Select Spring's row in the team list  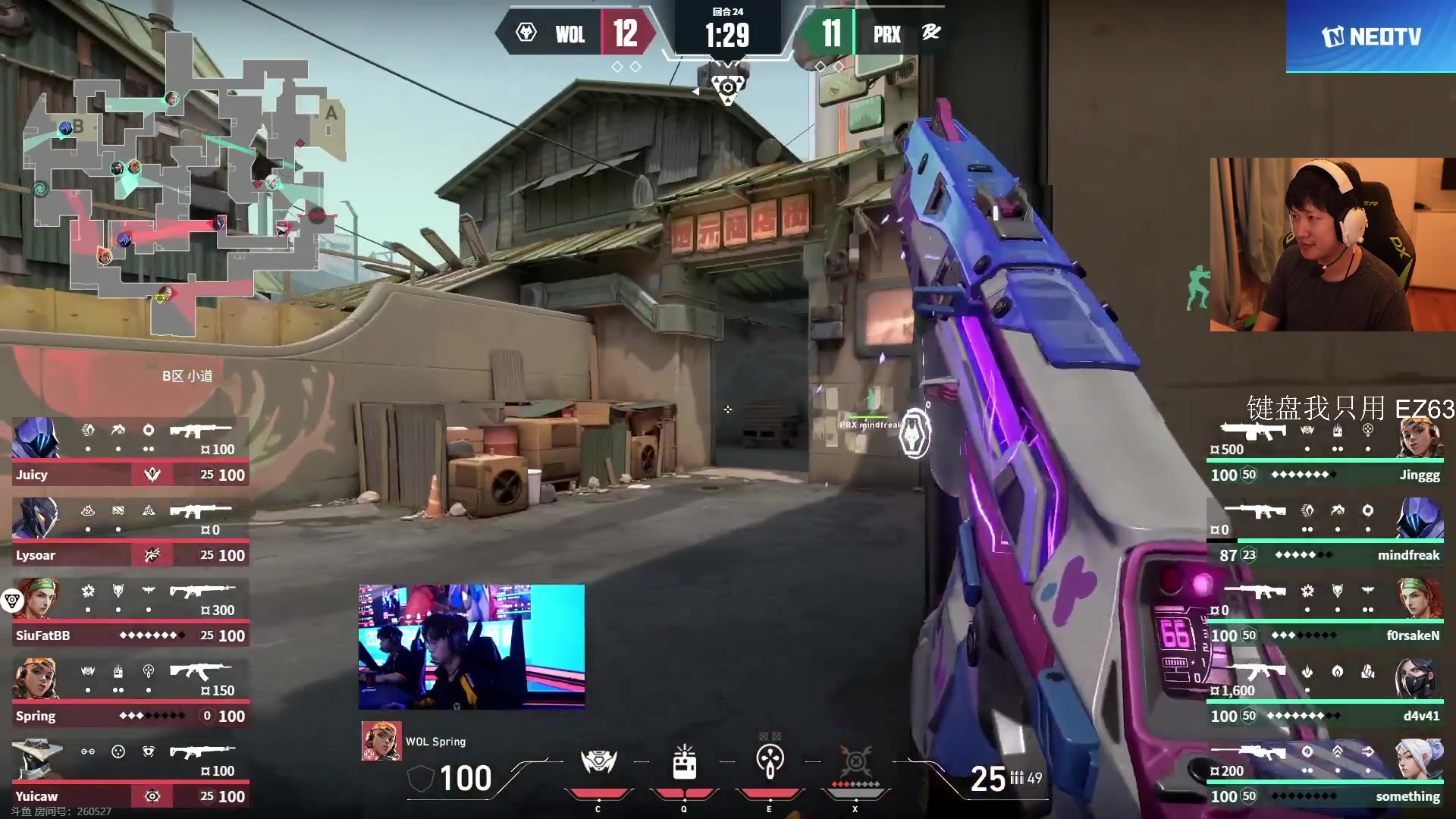click(130, 693)
